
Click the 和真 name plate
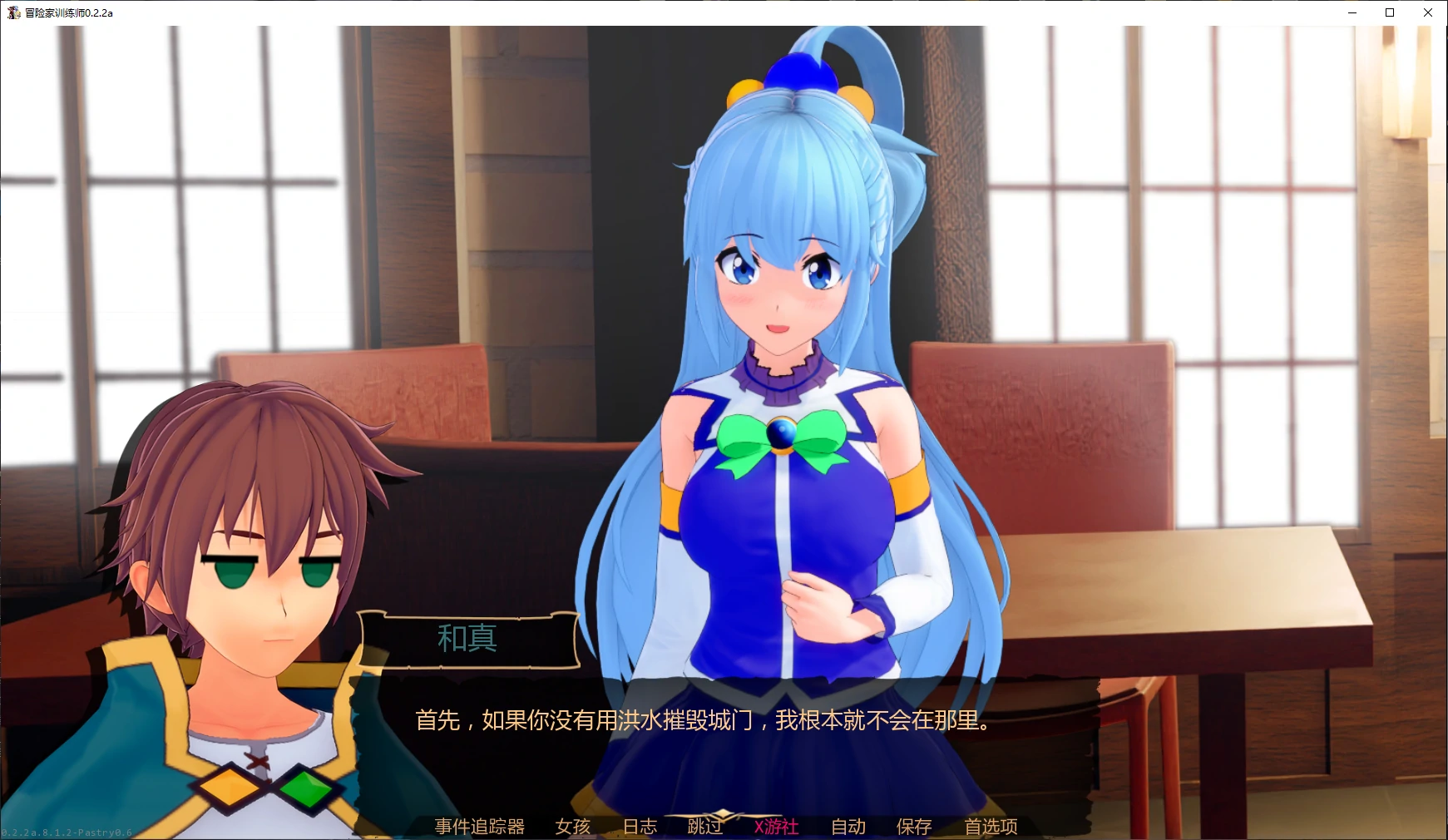467,640
